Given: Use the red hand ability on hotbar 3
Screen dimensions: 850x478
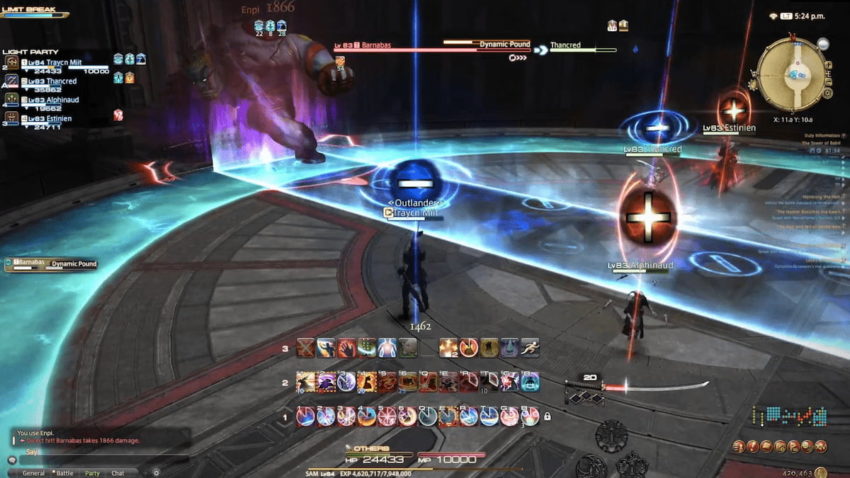Looking at the screenshot, I should [346, 348].
